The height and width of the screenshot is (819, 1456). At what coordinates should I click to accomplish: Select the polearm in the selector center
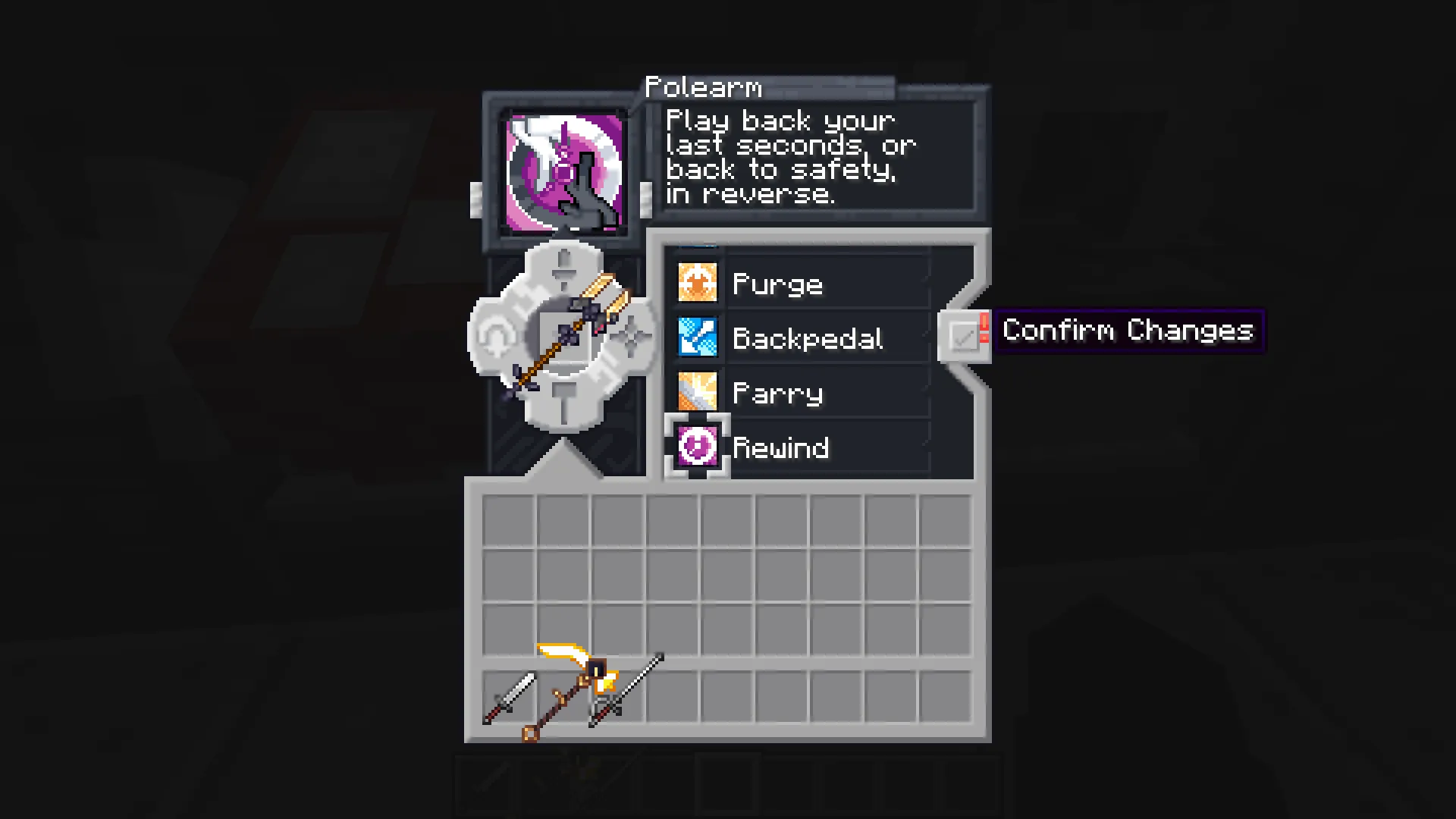click(x=564, y=336)
